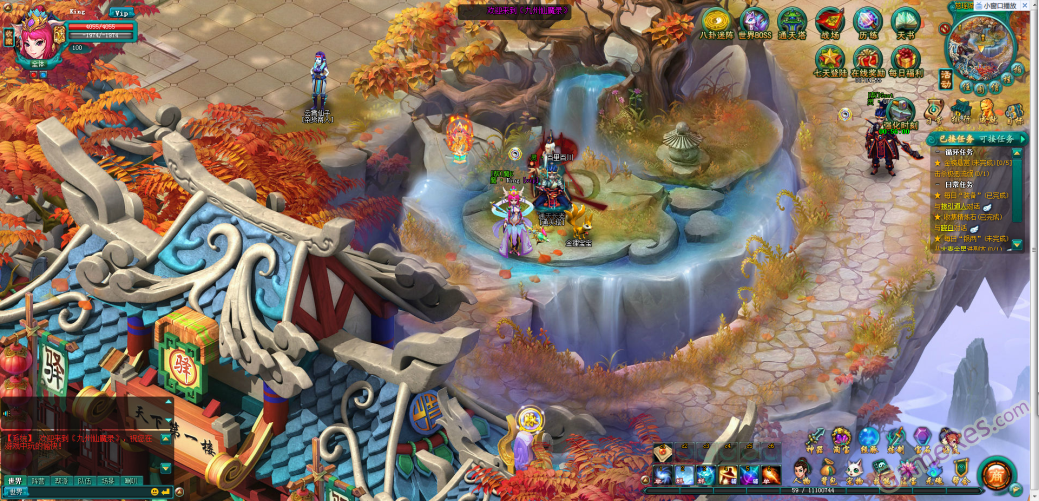
Task: Switch to the 可接任务 quest tab
Action: (x=1005, y=139)
